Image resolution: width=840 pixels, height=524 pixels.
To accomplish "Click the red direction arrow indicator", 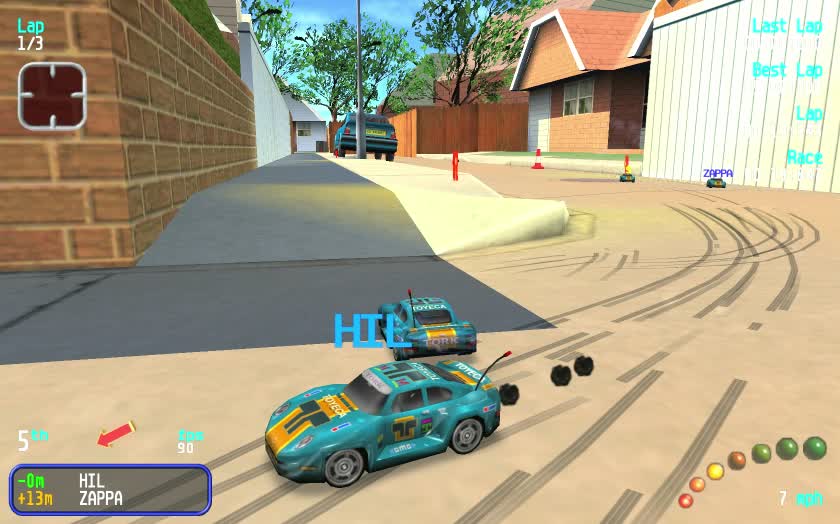I will tap(115, 434).
